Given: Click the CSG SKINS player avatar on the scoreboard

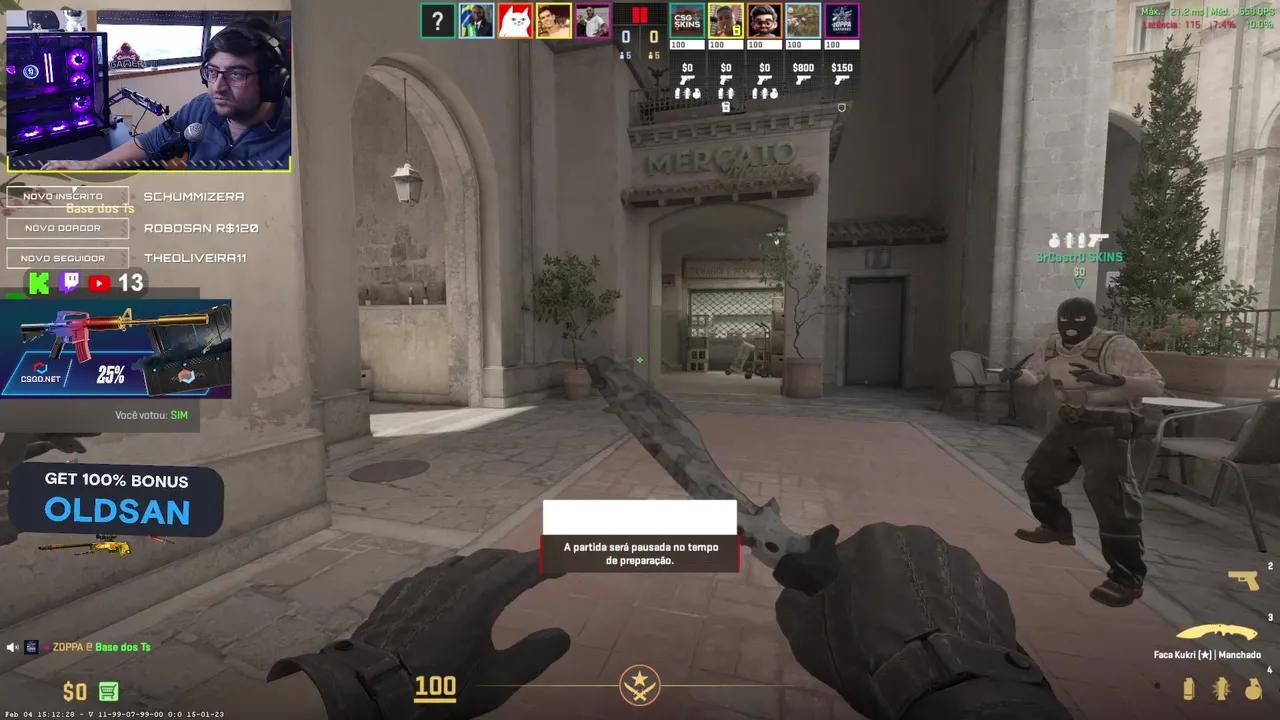Looking at the screenshot, I should [686, 20].
